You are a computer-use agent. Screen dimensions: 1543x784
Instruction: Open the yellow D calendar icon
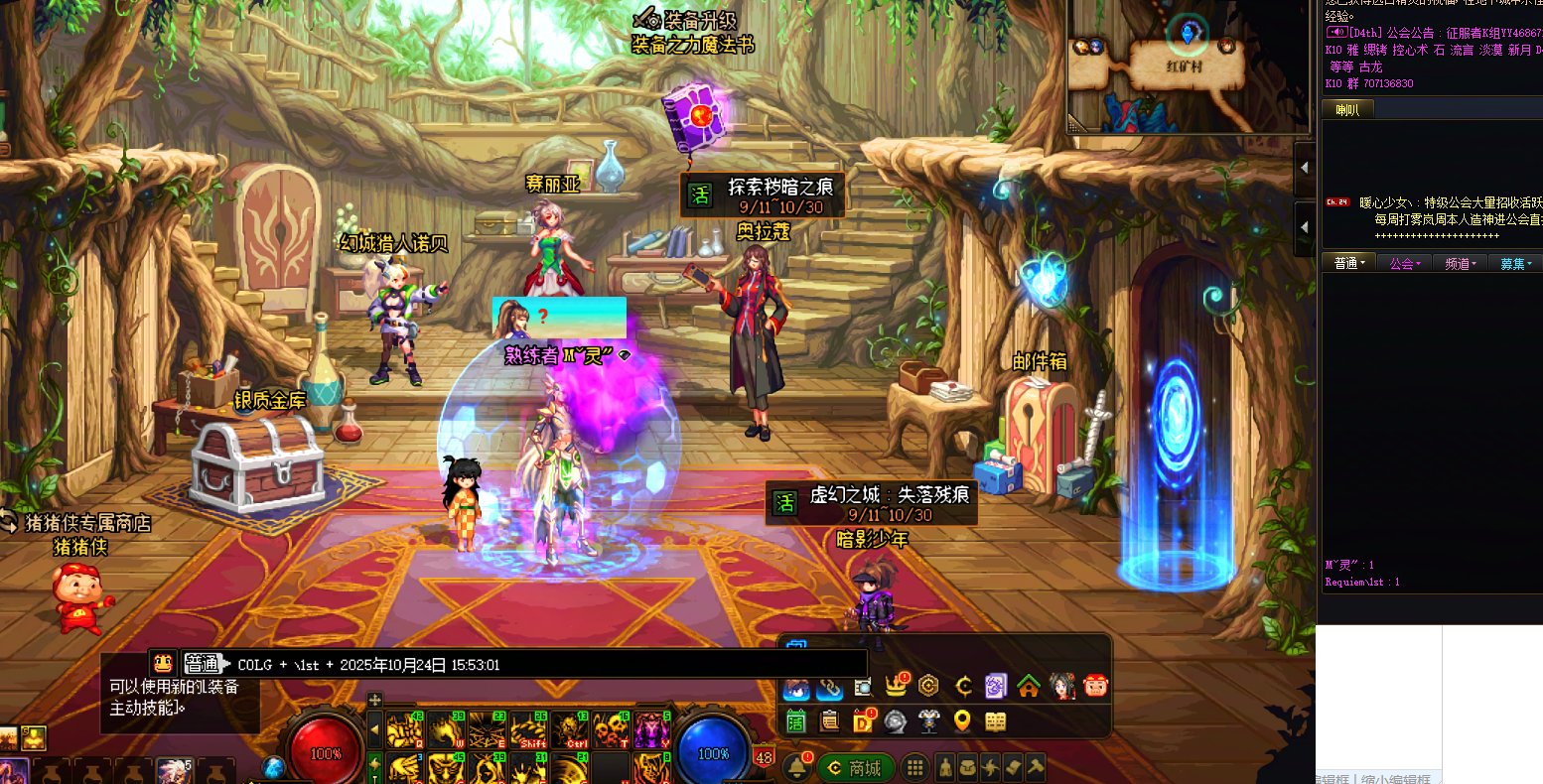(863, 721)
